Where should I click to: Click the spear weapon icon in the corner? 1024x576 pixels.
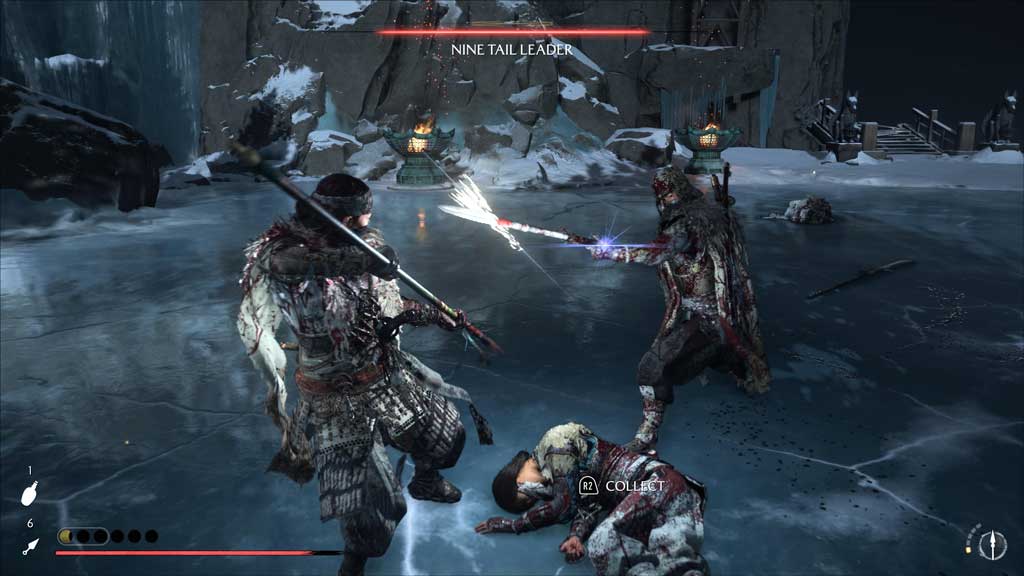(992, 543)
